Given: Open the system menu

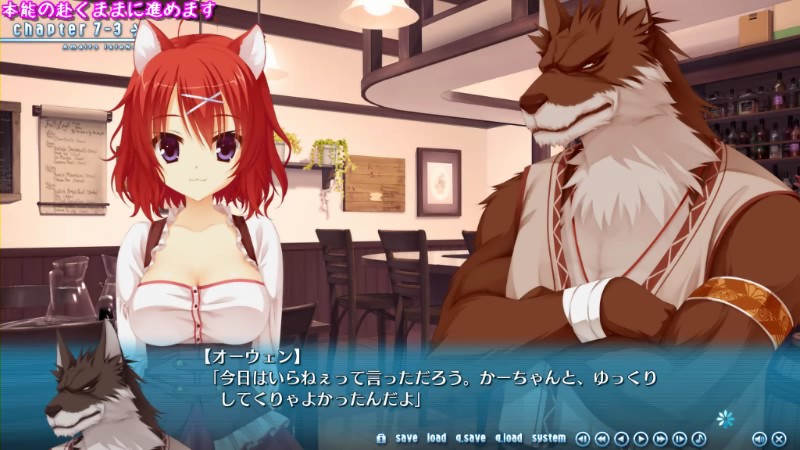Looking at the screenshot, I should (x=548, y=438).
